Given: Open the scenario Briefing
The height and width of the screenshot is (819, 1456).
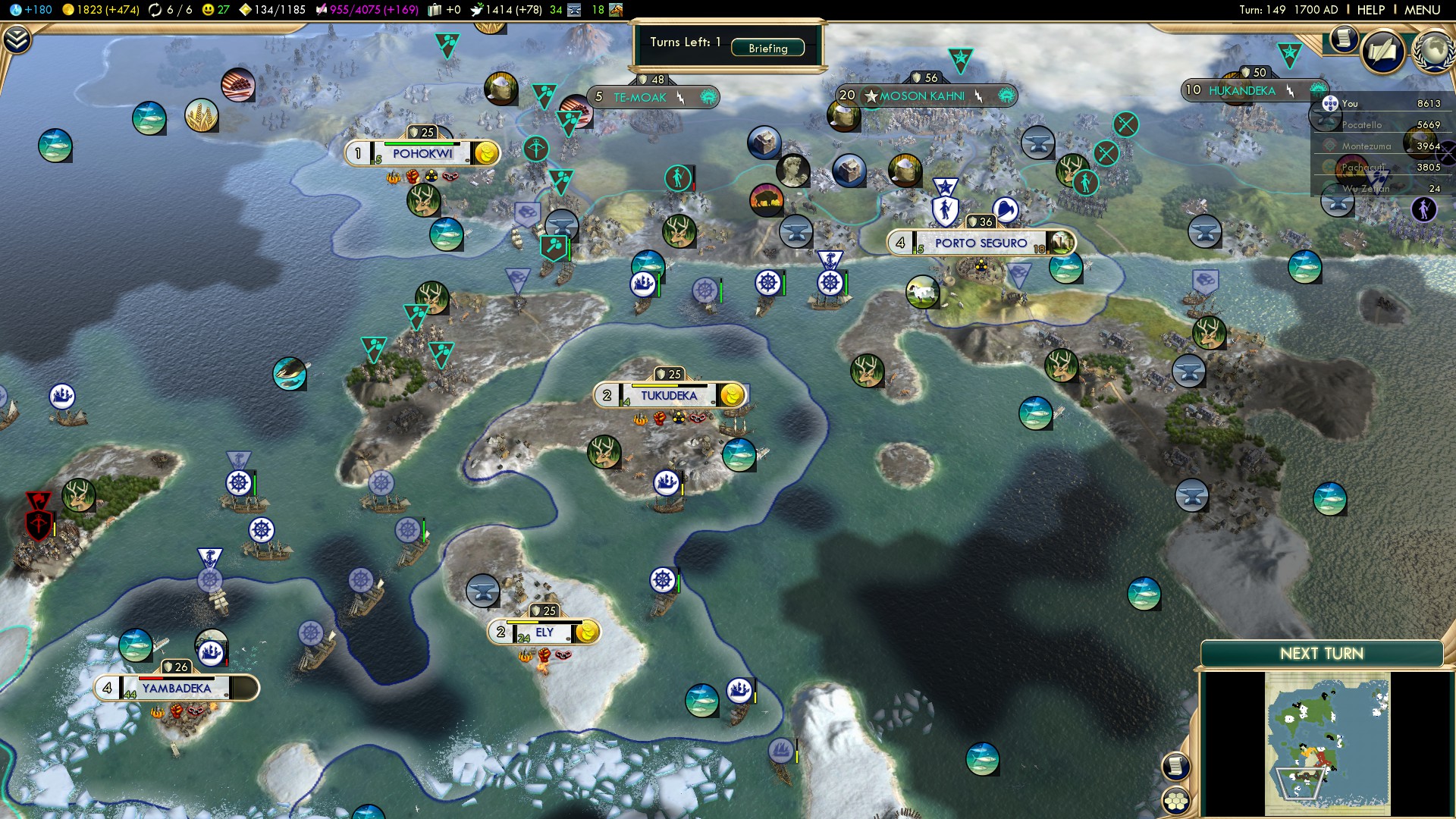Looking at the screenshot, I should click(767, 48).
